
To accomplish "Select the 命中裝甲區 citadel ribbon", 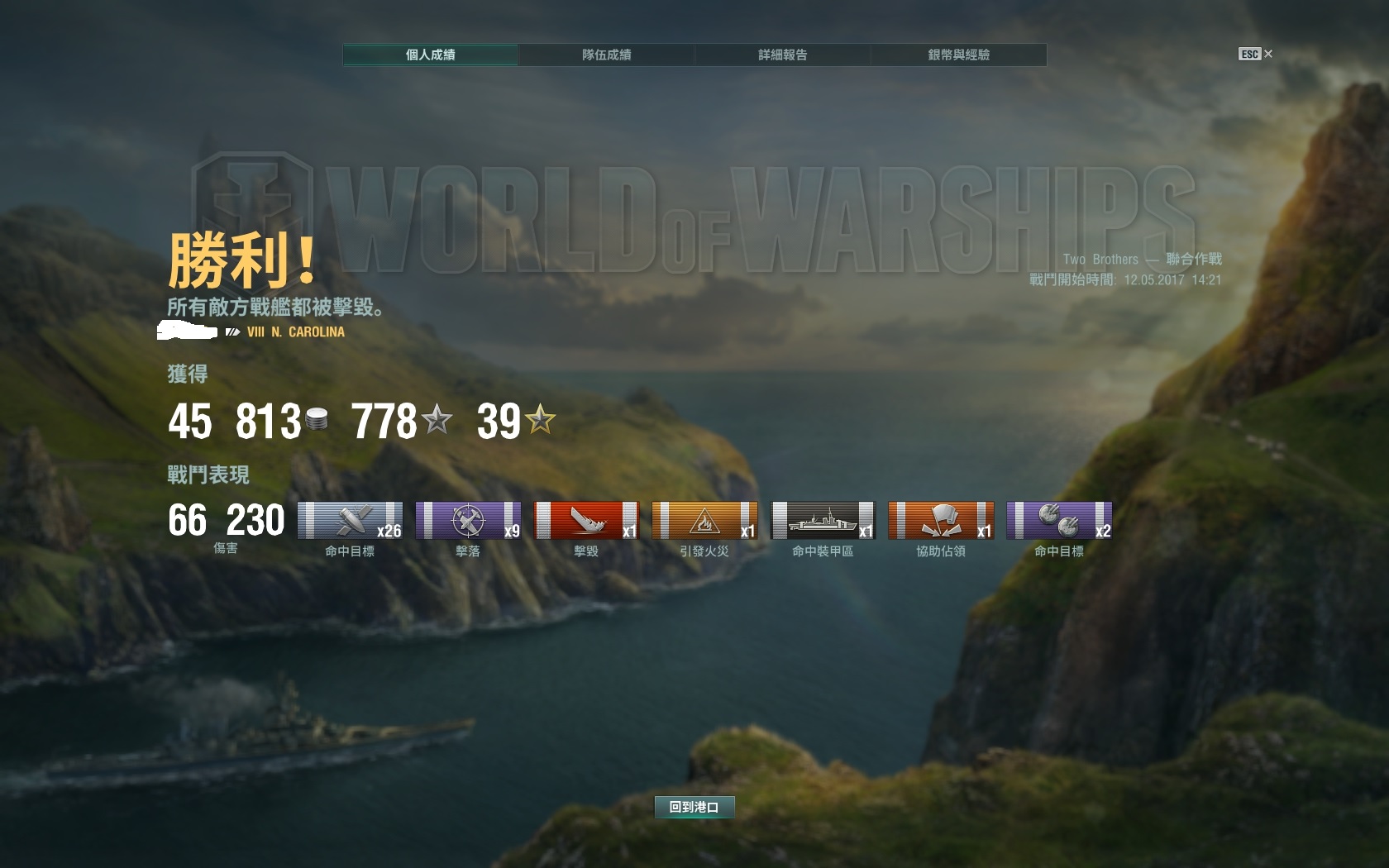I will pos(823,521).
